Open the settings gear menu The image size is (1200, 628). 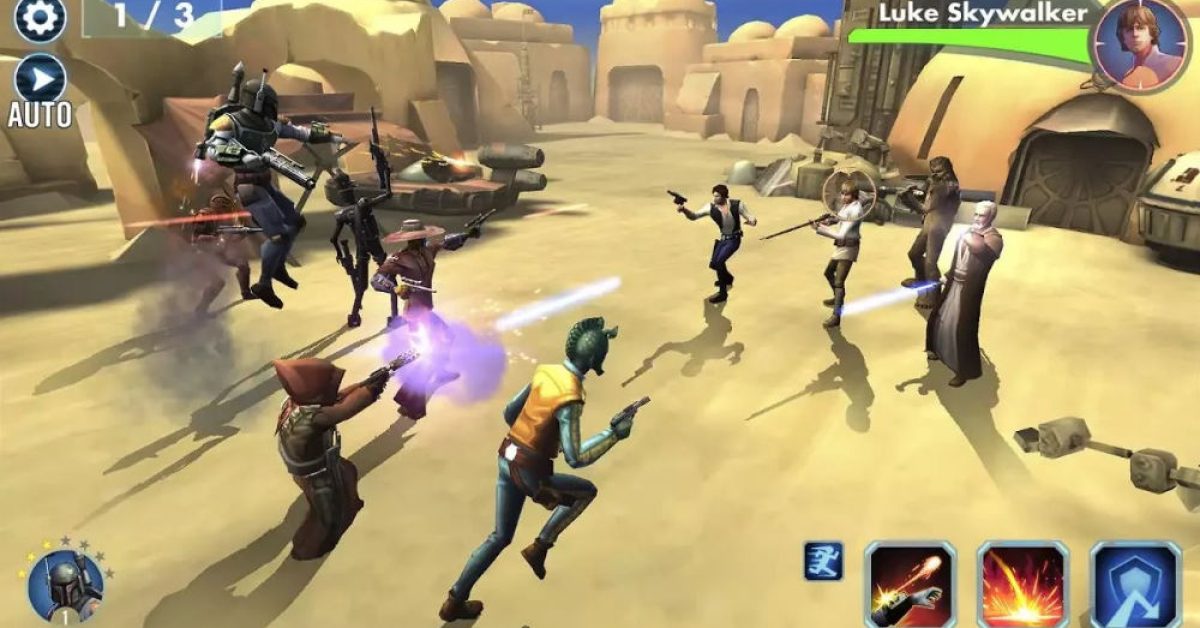tap(40, 17)
